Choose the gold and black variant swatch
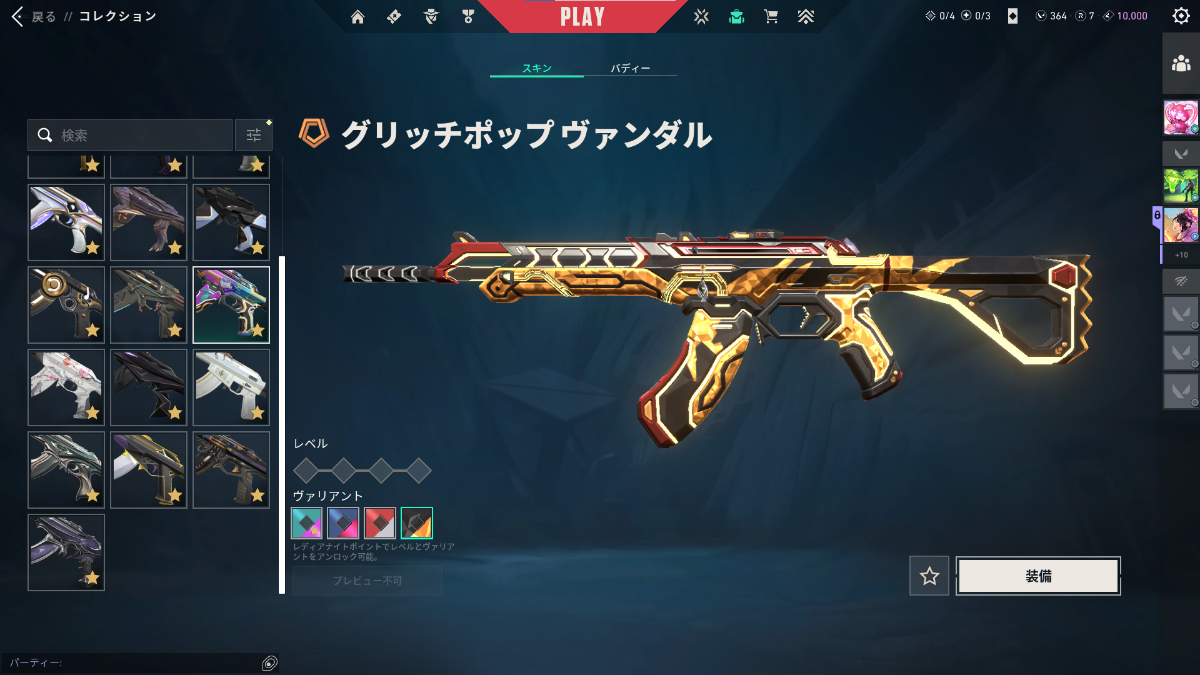Screen dimensions: 1200x675 pyautogui.click(x=417, y=523)
